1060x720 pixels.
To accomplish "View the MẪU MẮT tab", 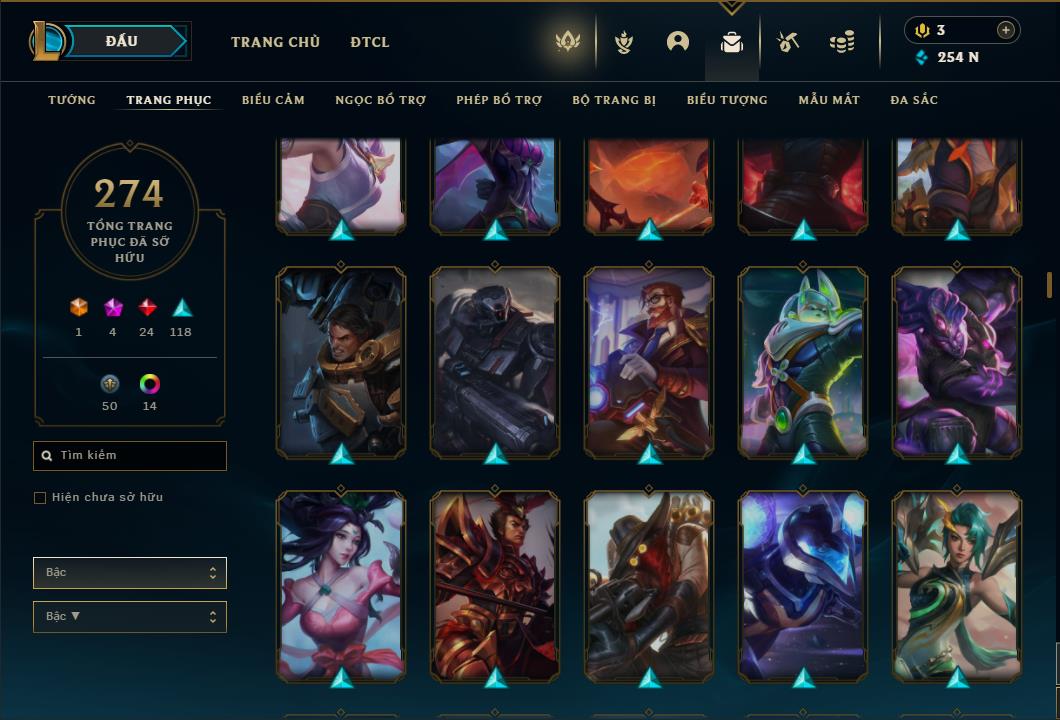I will 829,100.
